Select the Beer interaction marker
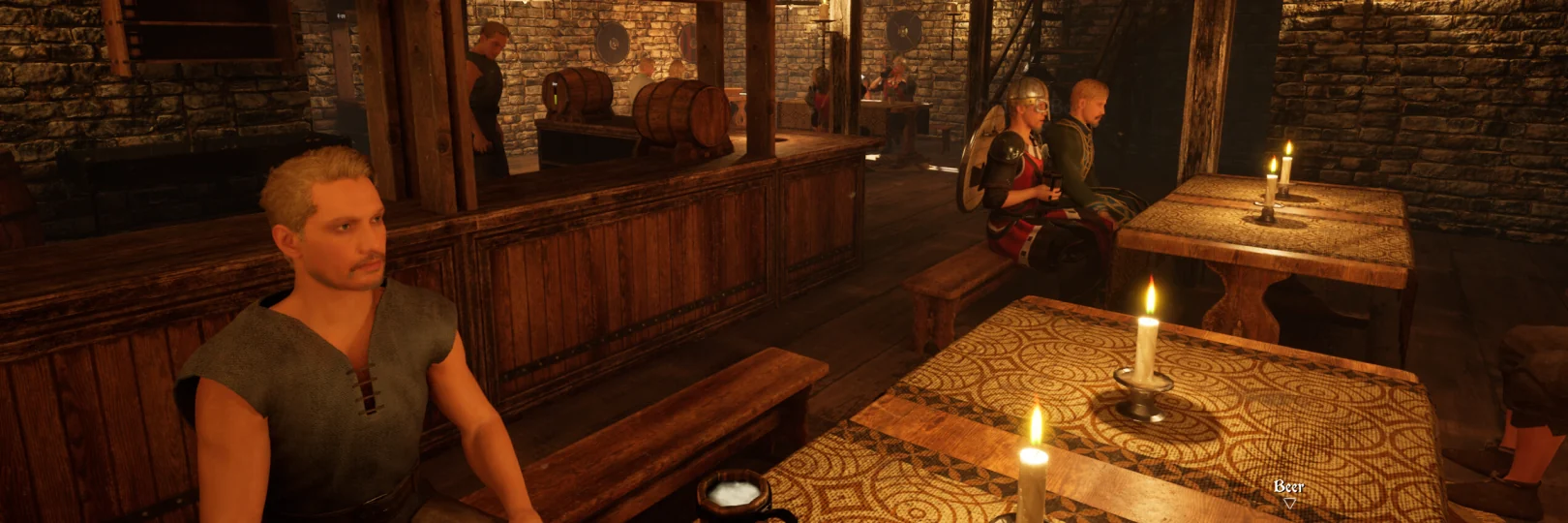The width and height of the screenshot is (1568, 523). click(x=1288, y=501)
